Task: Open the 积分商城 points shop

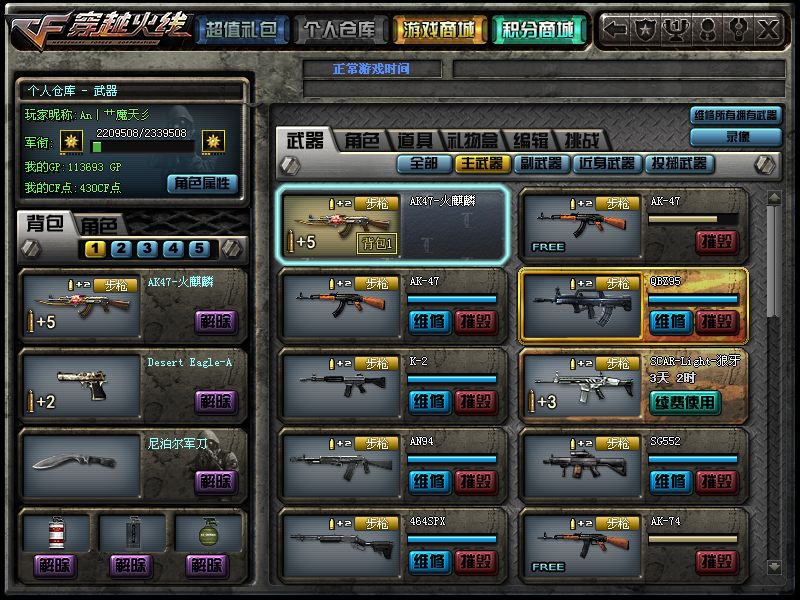Action: point(539,30)
